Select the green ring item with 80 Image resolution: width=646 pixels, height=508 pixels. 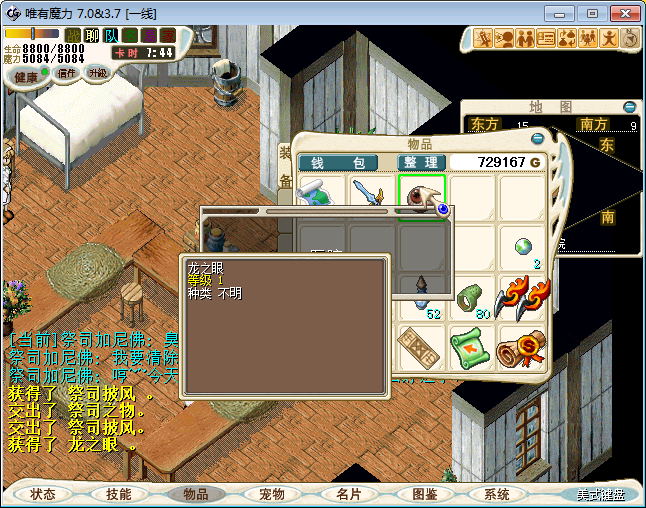tap(472, 298)
